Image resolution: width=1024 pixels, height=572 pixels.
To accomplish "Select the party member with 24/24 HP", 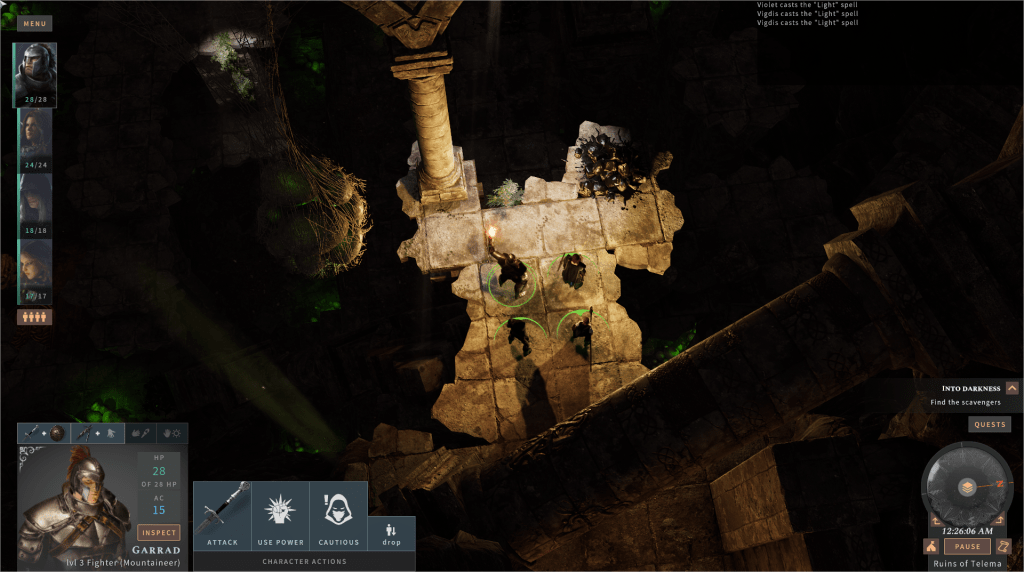I will pyautogui.click(x=35, y=137).
